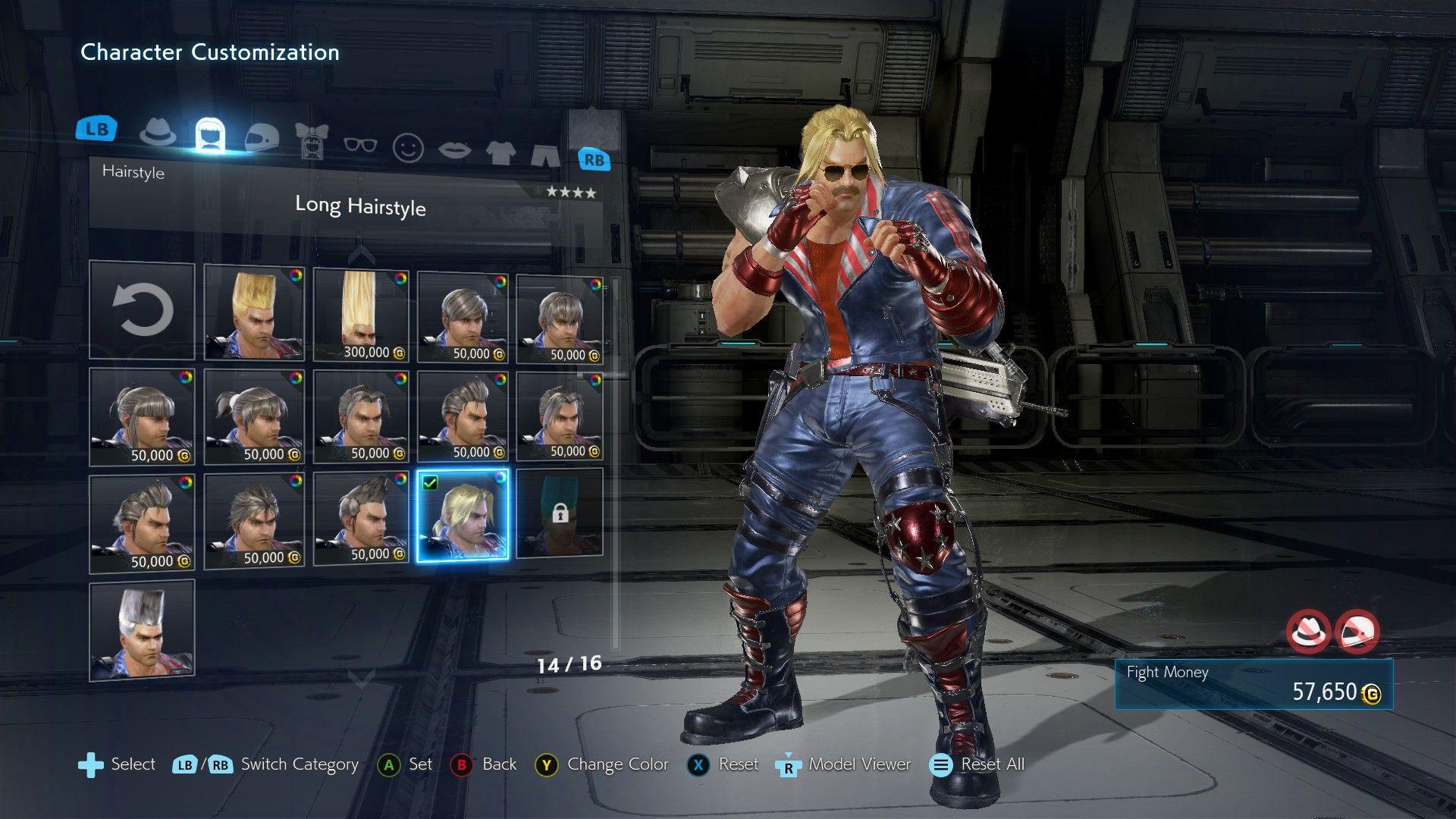Switch to the pants category tab
Screen dimensions: 1456x819
pos(545,155)
